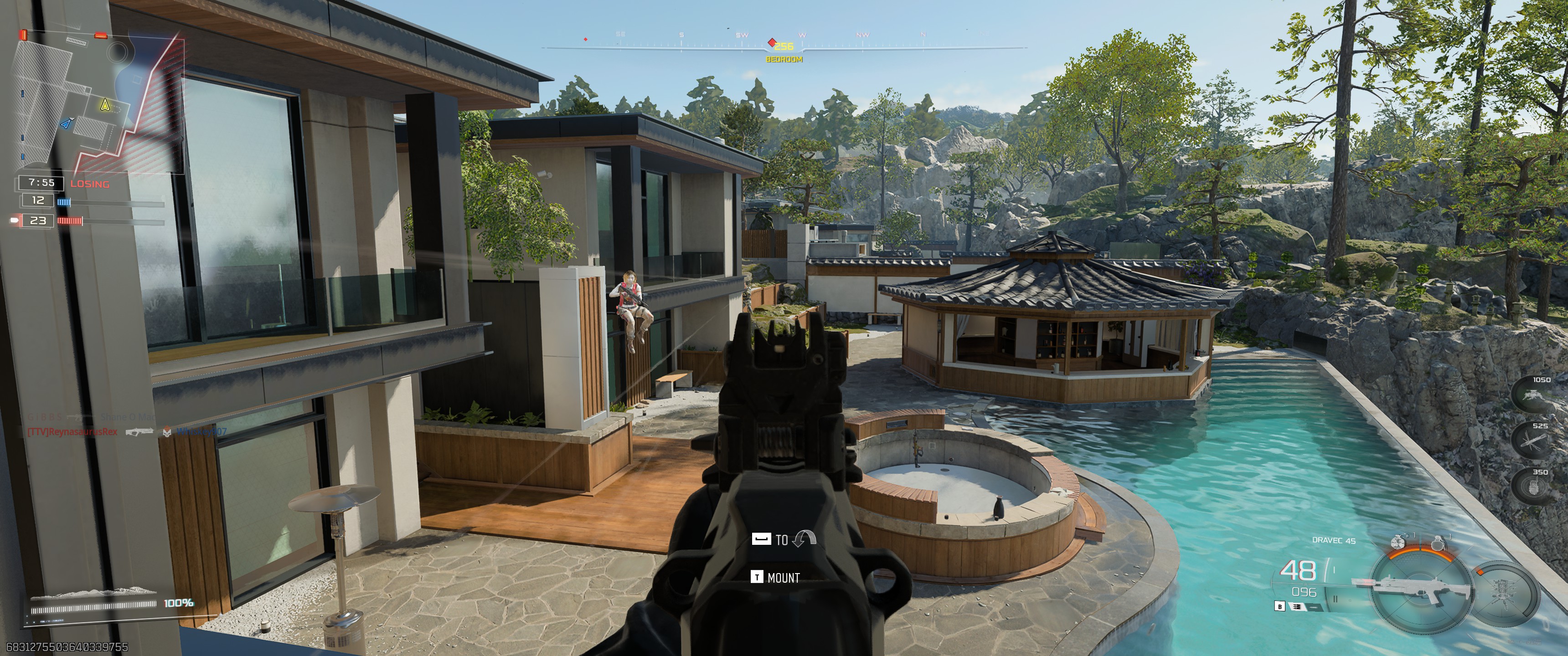Select the smoke grenade slot icon
The image size is (1568, 656).
(x=1398, y=543)
